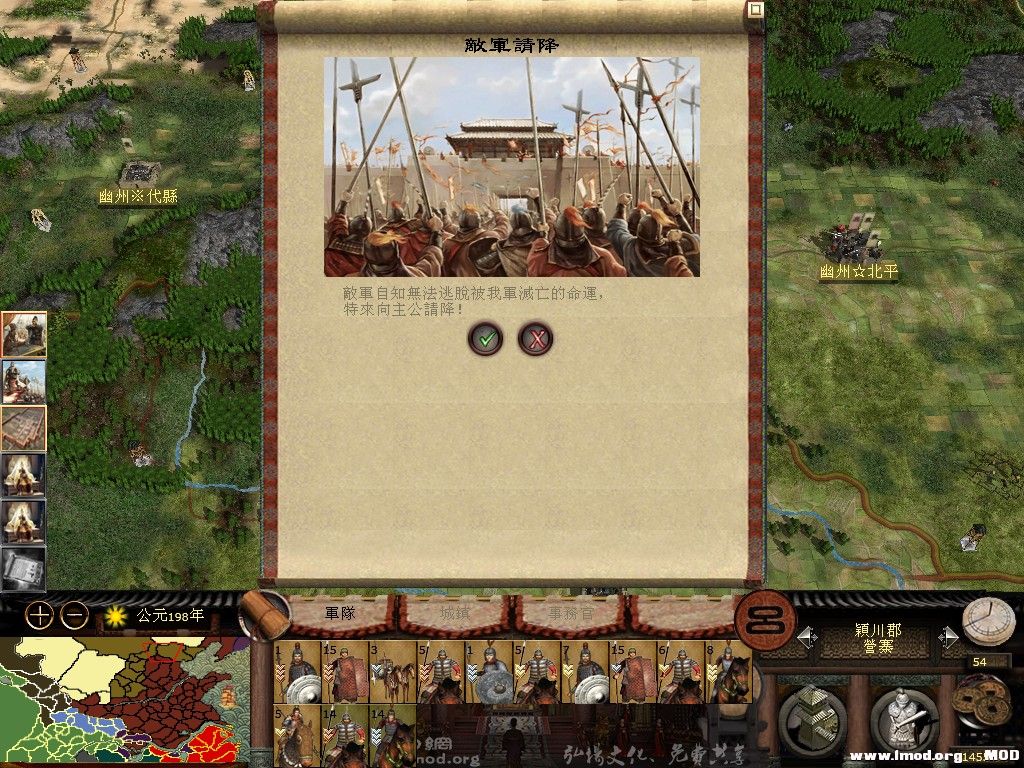This screenshot has height=768, width=1024.
Task: Minimize the surrender scroll using the top corner button
Action: (756, 10)
